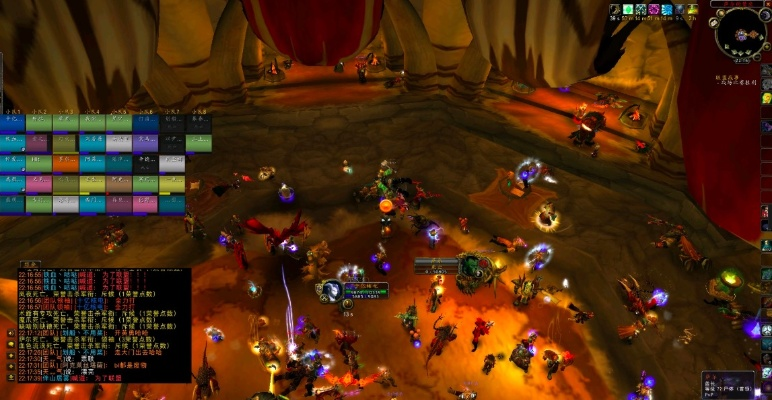
Task: Select the magenta swirl buff icon
Action: tap(654, 10)
